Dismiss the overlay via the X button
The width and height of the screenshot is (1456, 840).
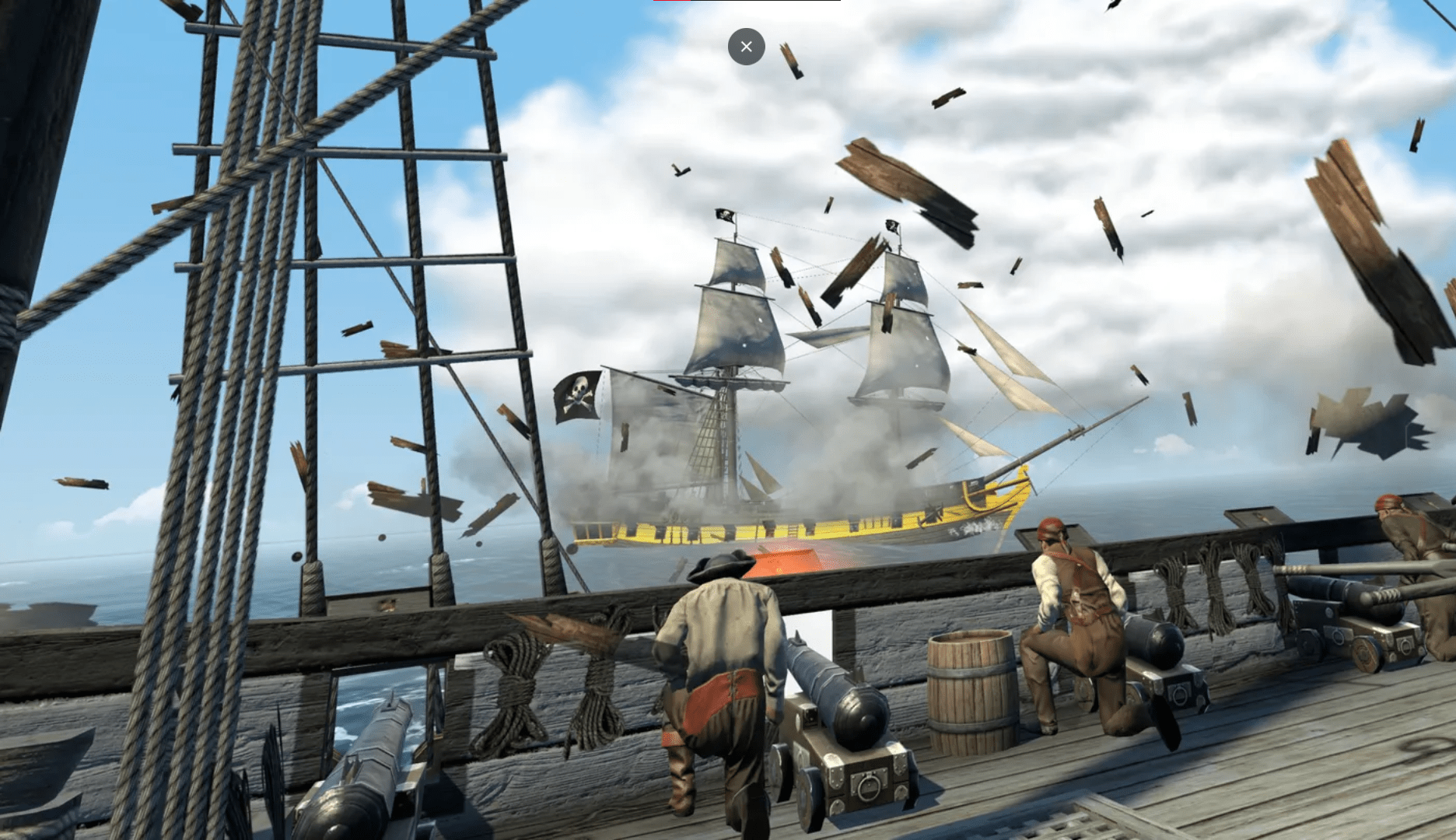[x=746, y=47]
